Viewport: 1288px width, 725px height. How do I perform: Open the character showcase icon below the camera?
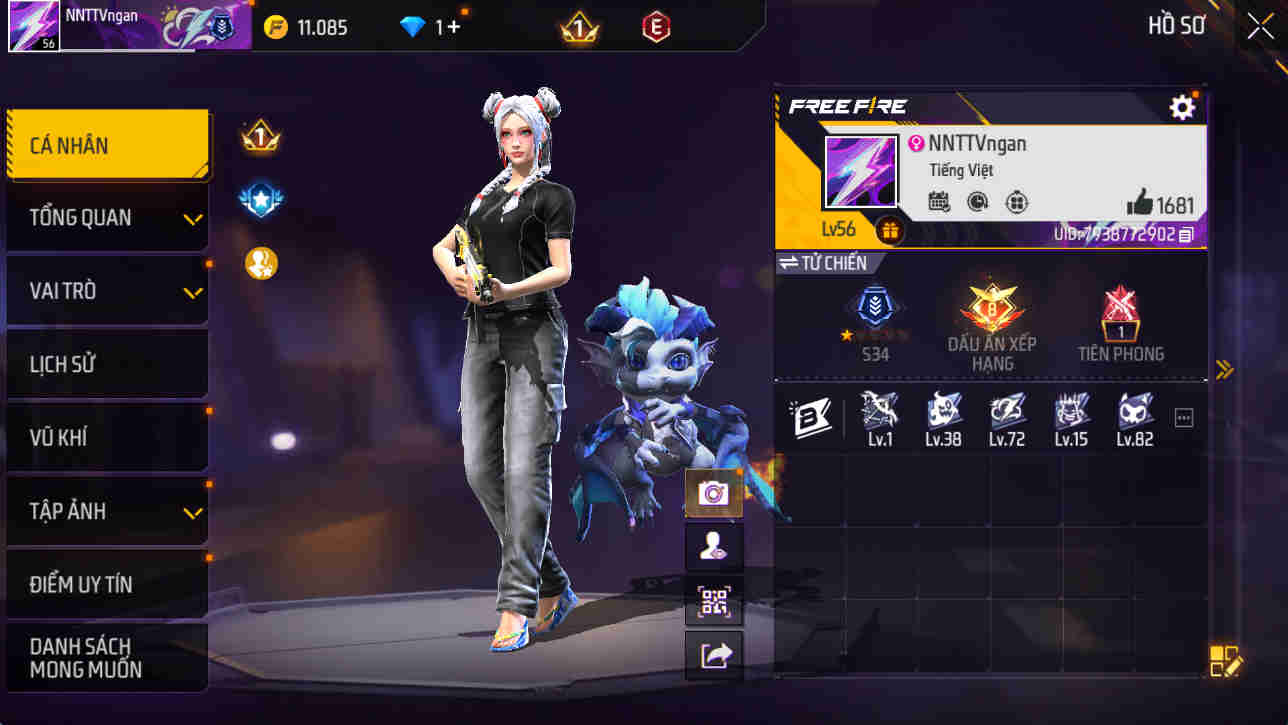(714, 548)
